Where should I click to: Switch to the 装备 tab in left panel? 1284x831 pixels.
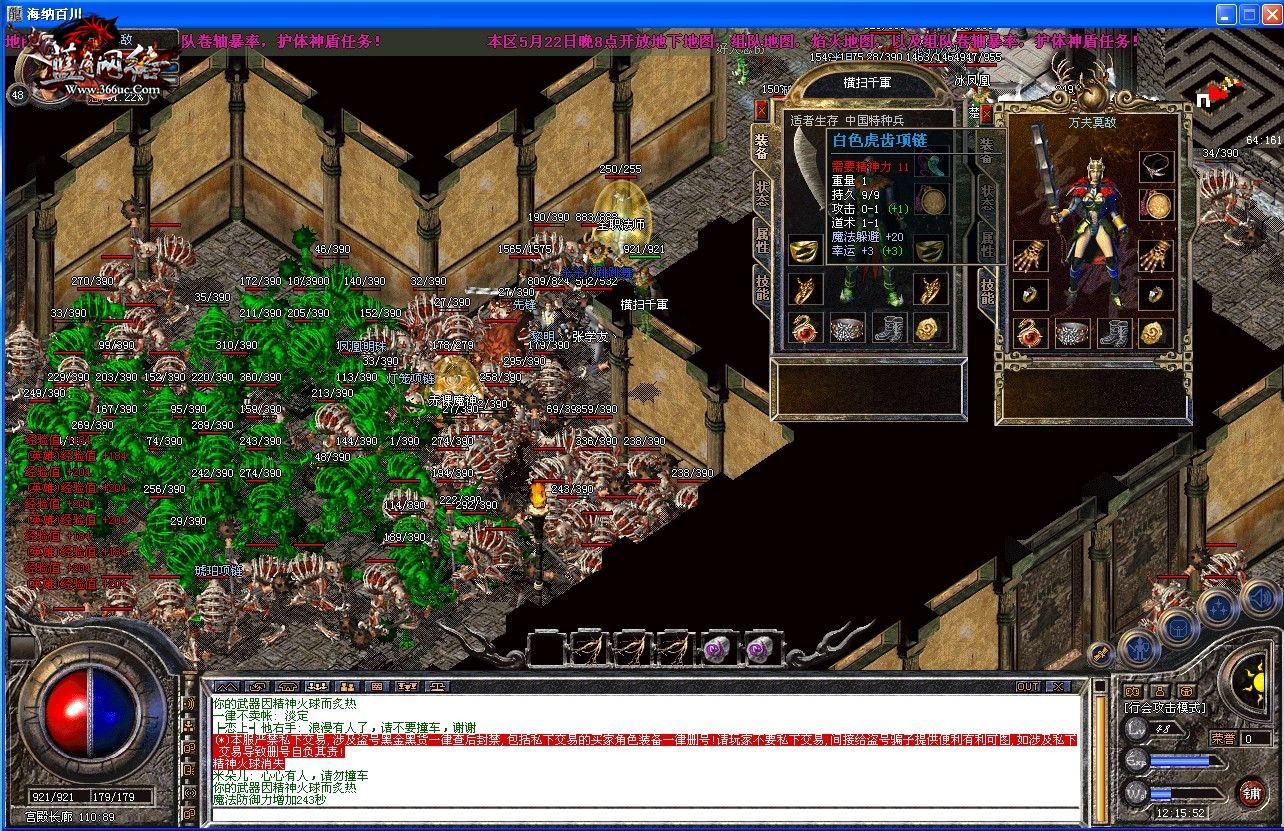point(760,147)
